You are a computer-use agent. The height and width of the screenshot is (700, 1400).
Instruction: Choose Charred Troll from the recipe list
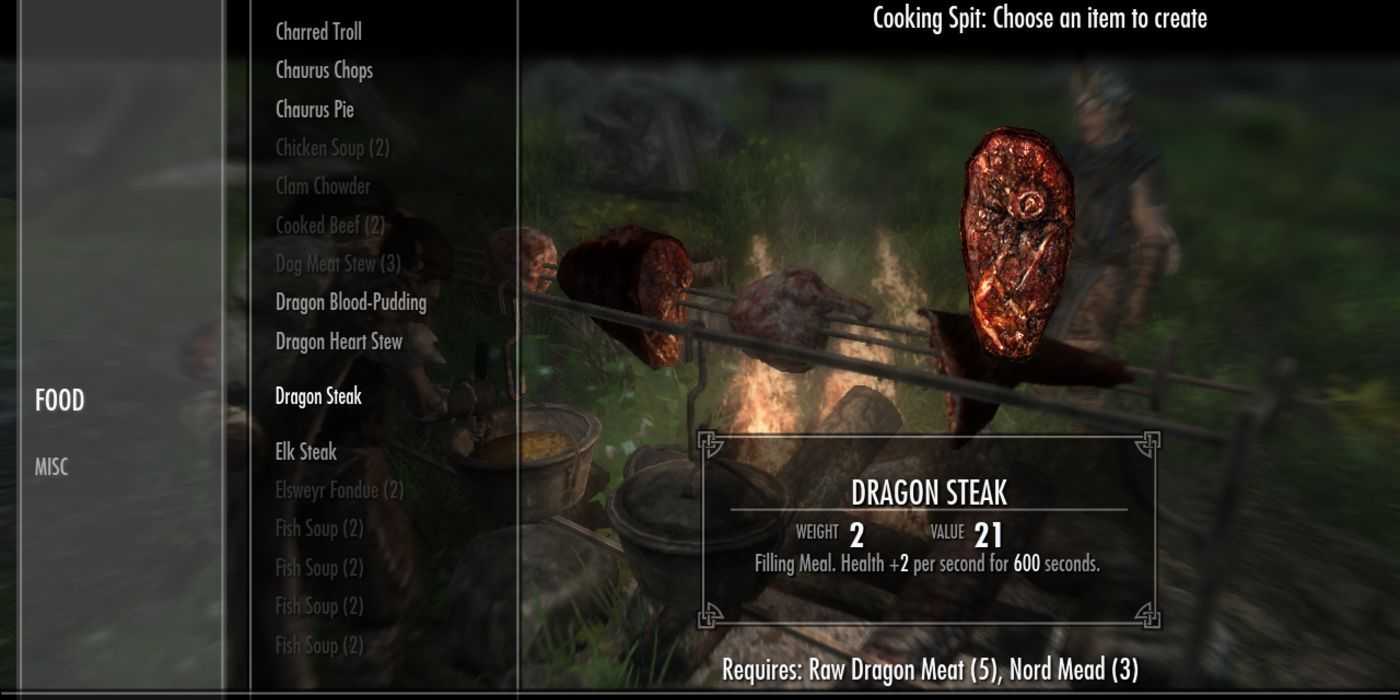318,32
